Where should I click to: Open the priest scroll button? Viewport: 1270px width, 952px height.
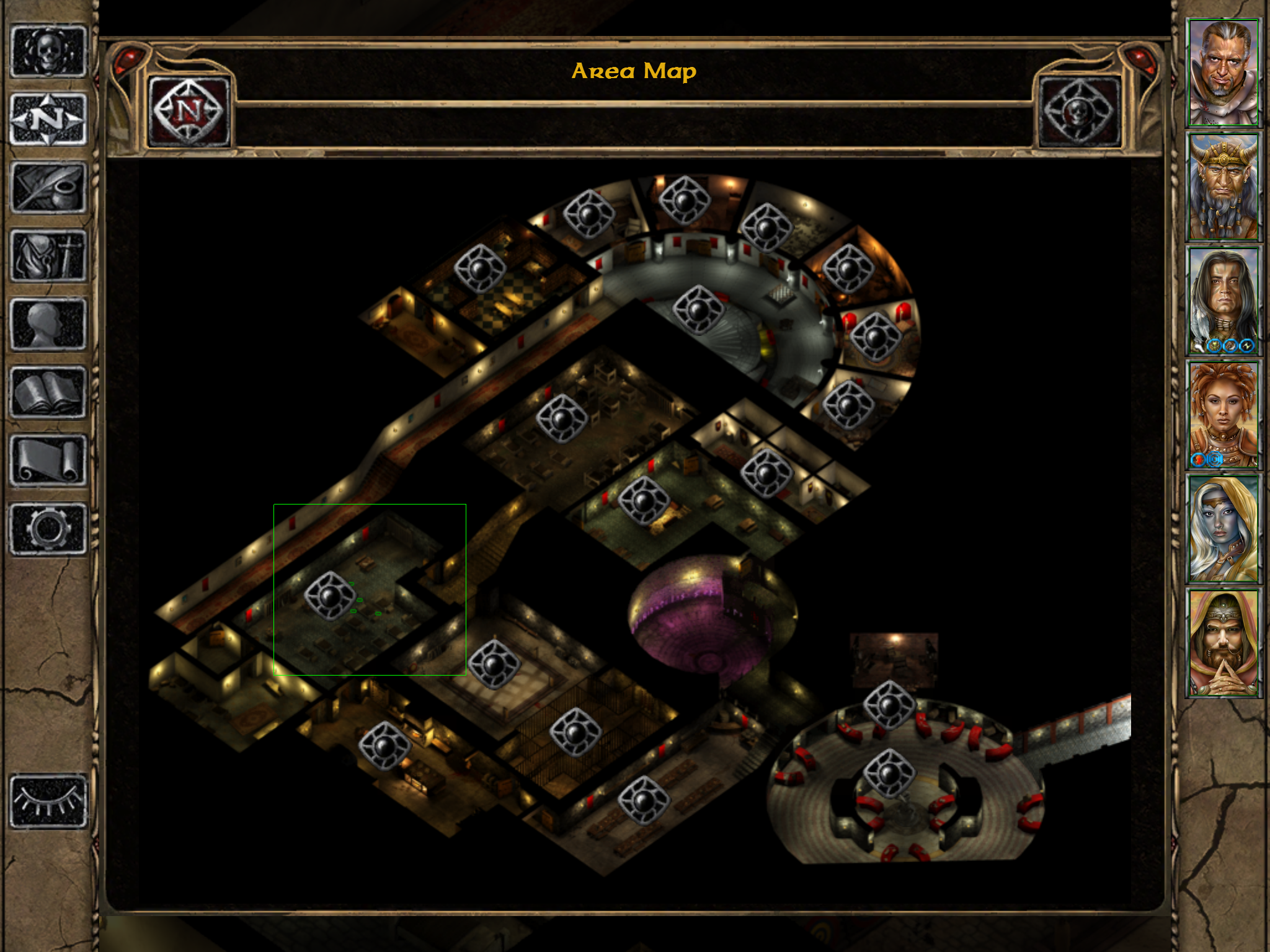pos(48,460)
